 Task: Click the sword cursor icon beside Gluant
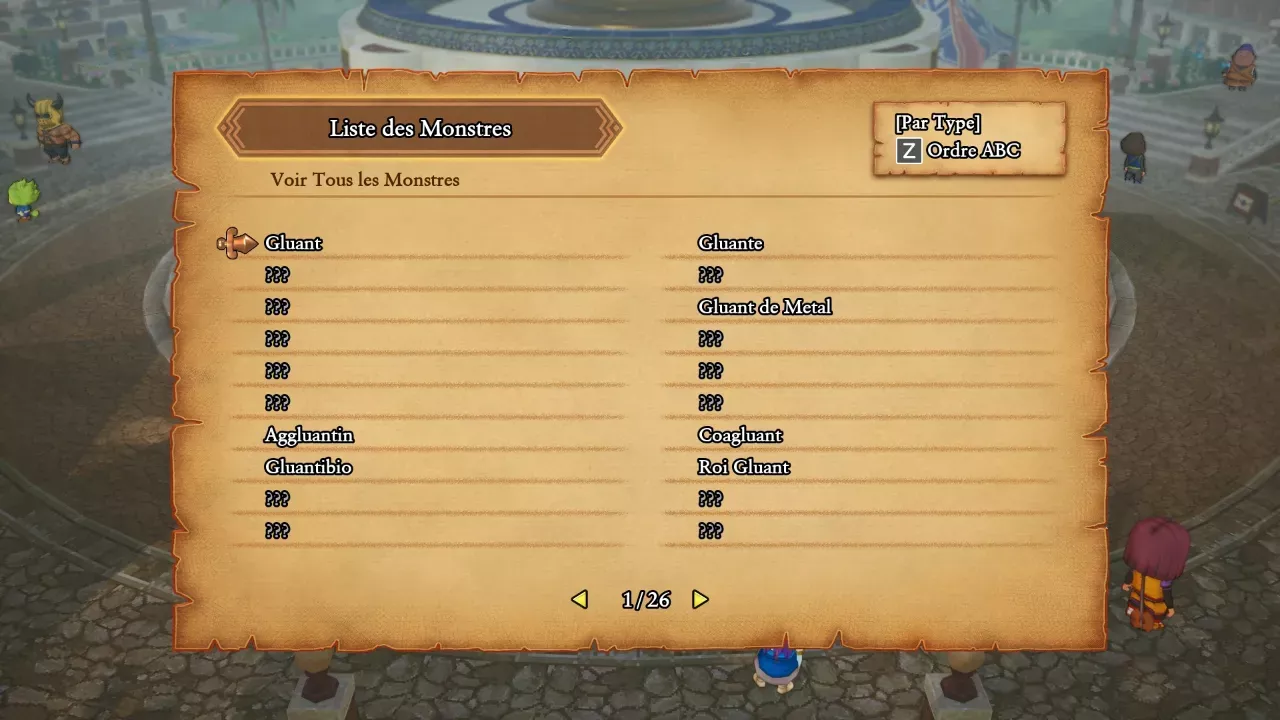(237, 241)
